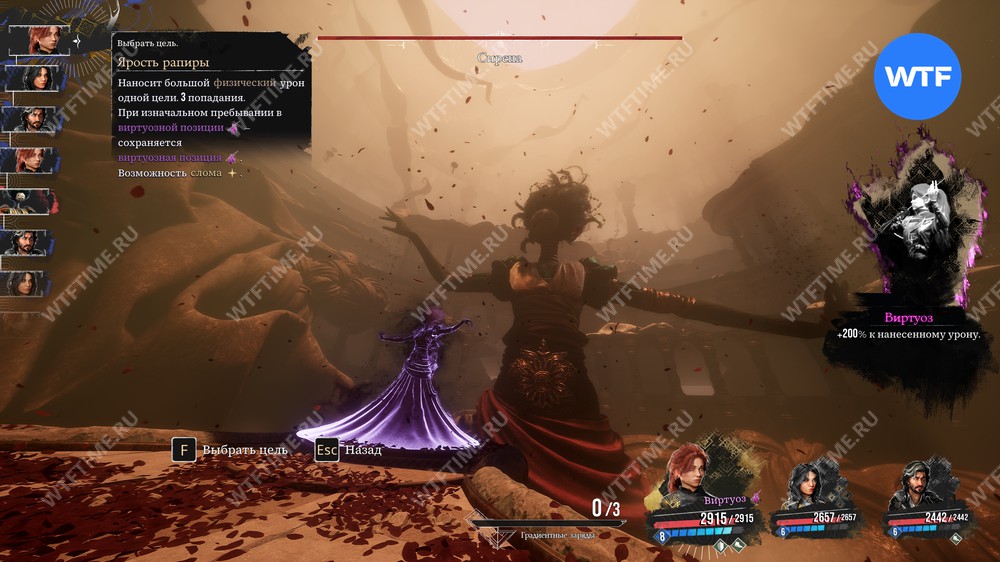
Task: Click the round blue WTF logo
Action: coord(917,76)
